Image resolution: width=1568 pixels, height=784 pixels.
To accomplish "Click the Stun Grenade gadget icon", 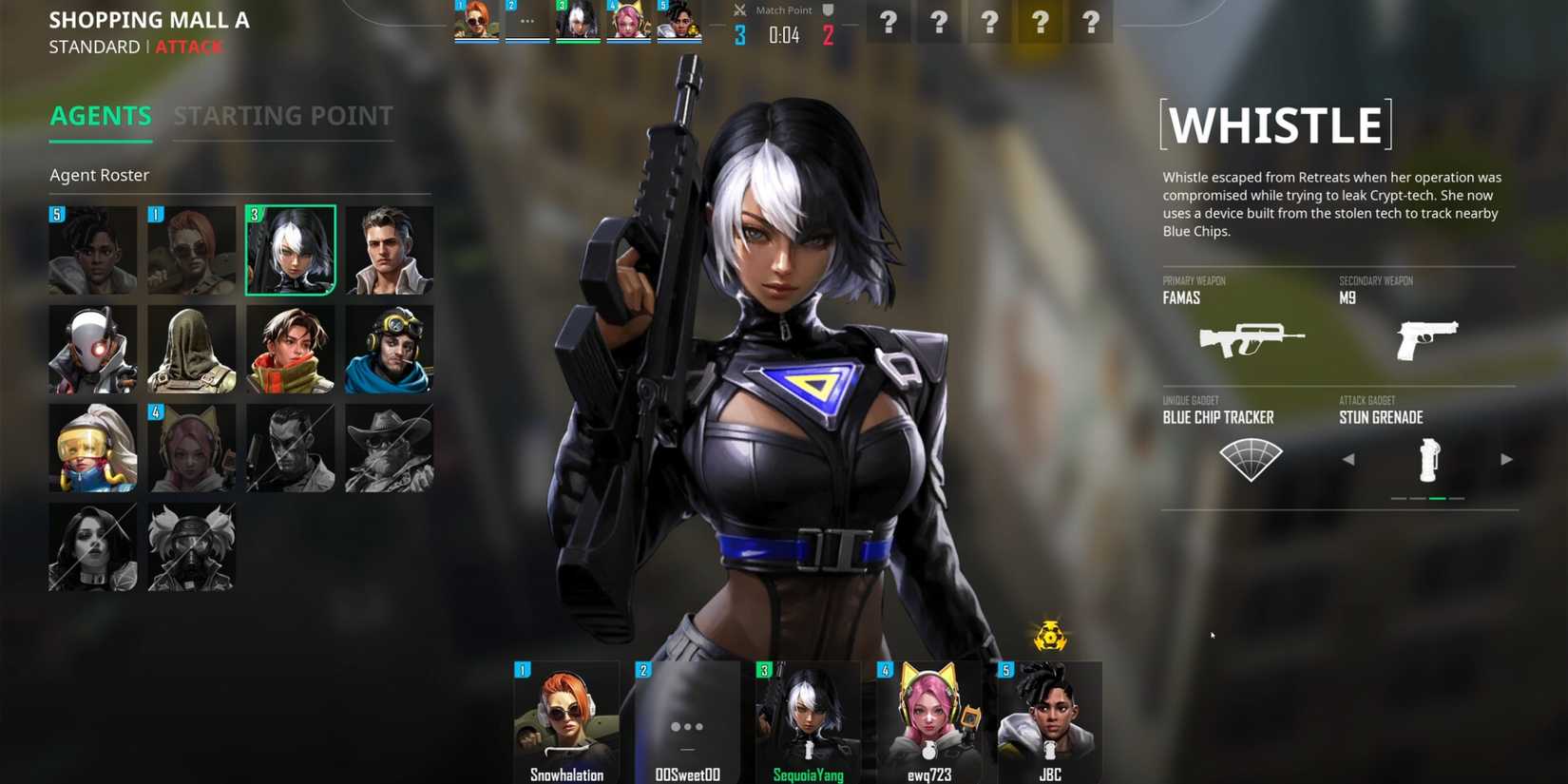I will click(1428, 460).
